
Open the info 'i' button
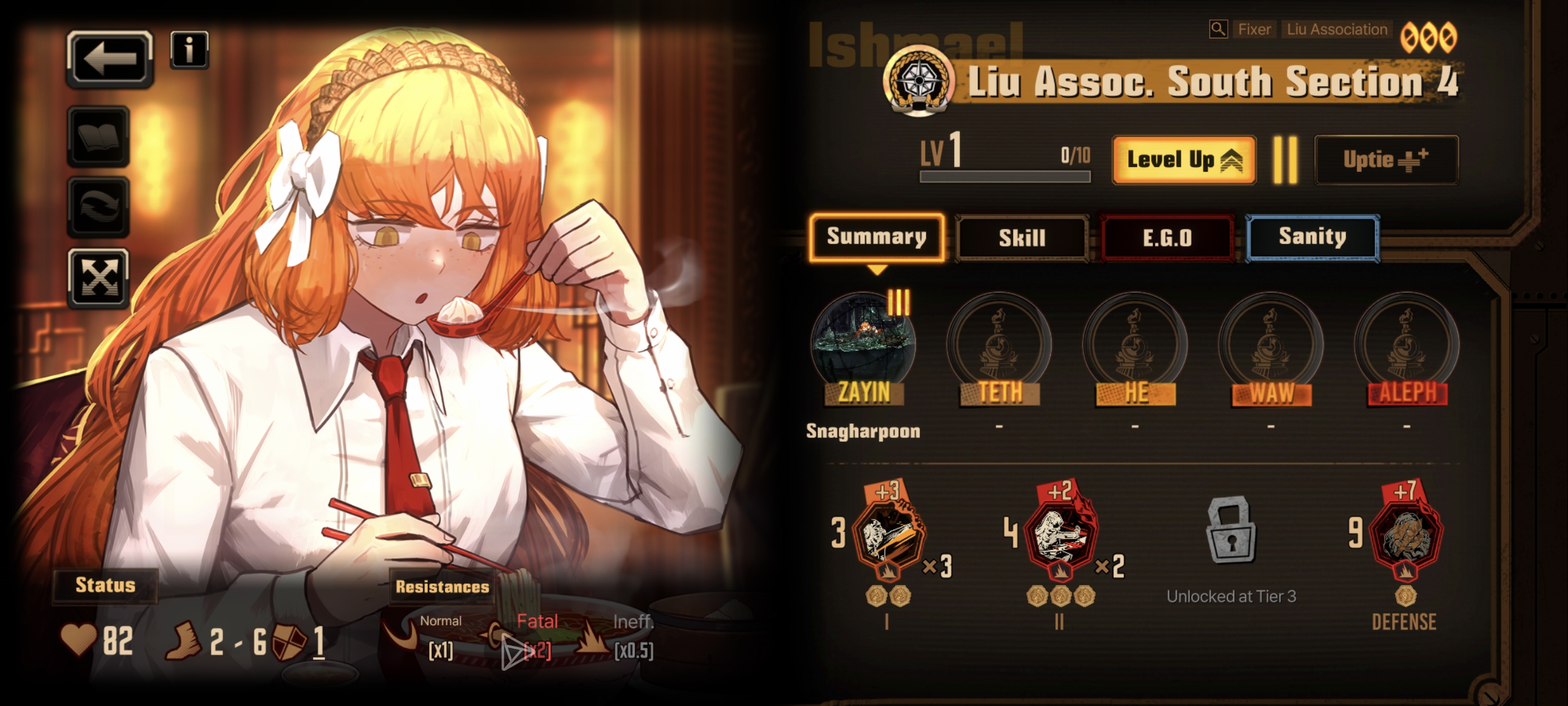click(190, 49)
